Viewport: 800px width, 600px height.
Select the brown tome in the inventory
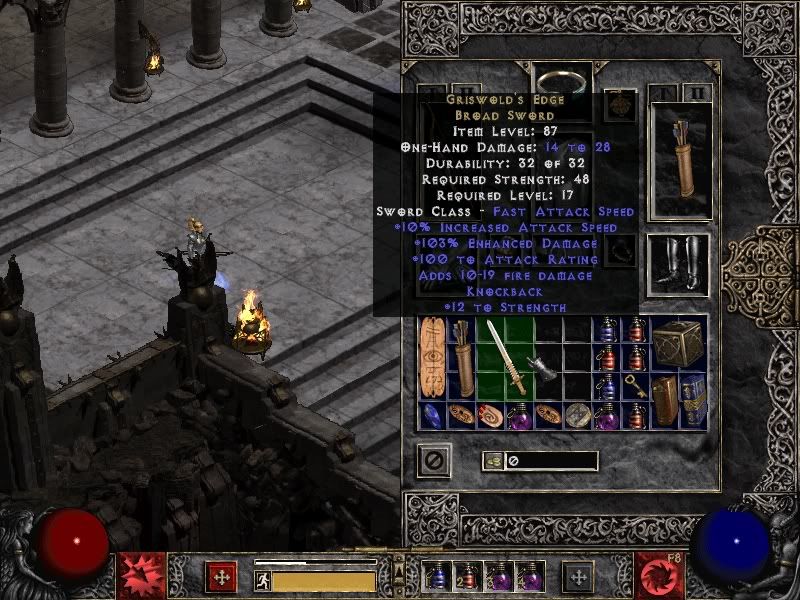pos(664,400)
